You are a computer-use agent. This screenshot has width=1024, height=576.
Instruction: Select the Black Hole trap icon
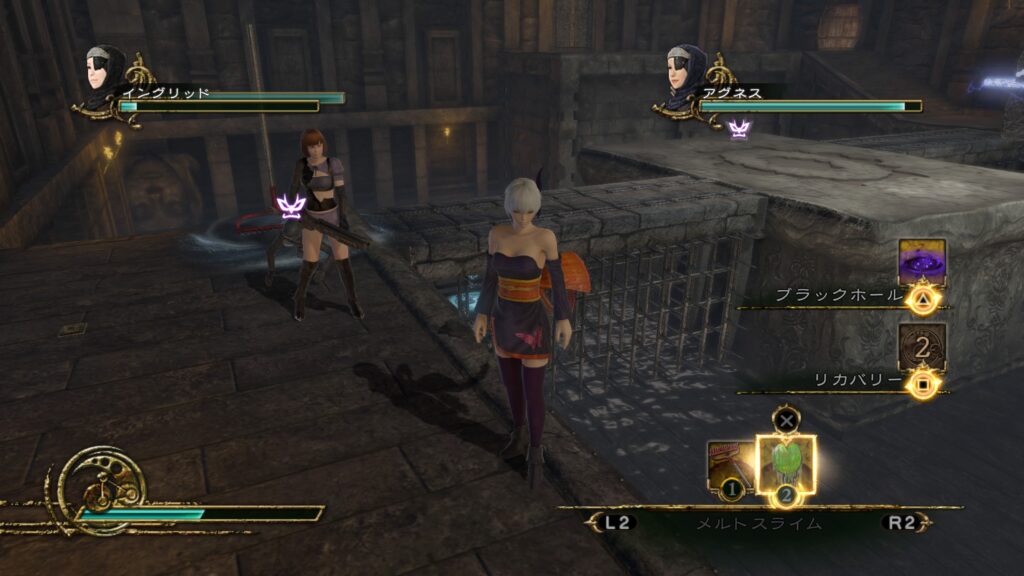click(921, 262)
